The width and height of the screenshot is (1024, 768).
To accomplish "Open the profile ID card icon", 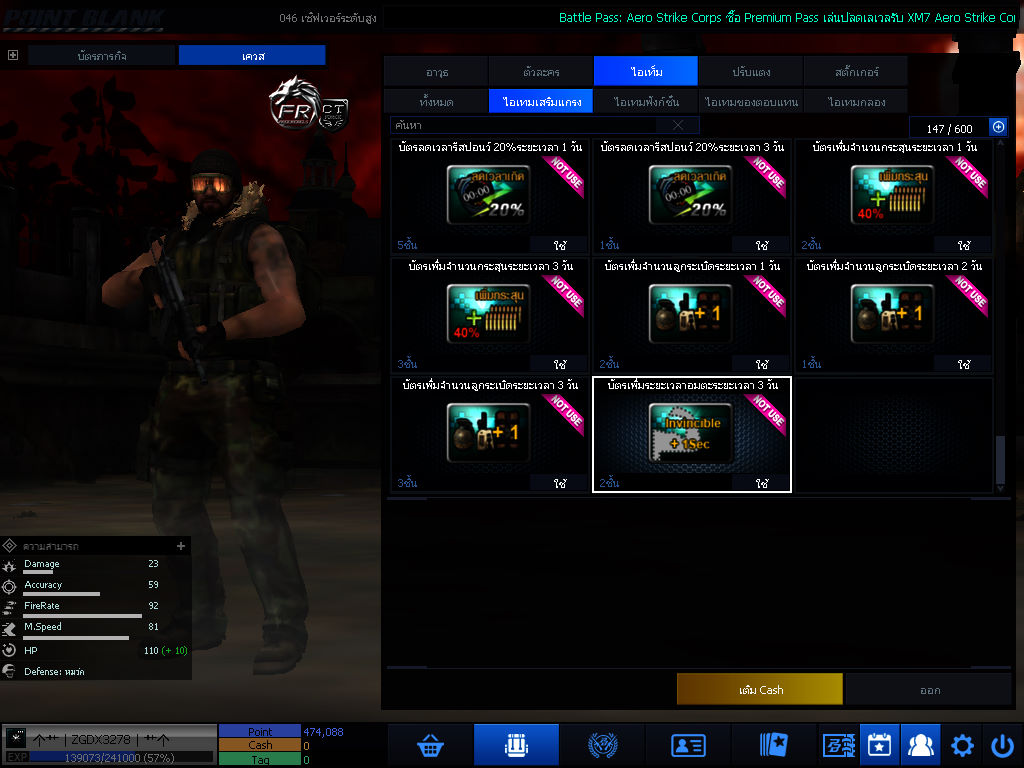I will point(688,745).
